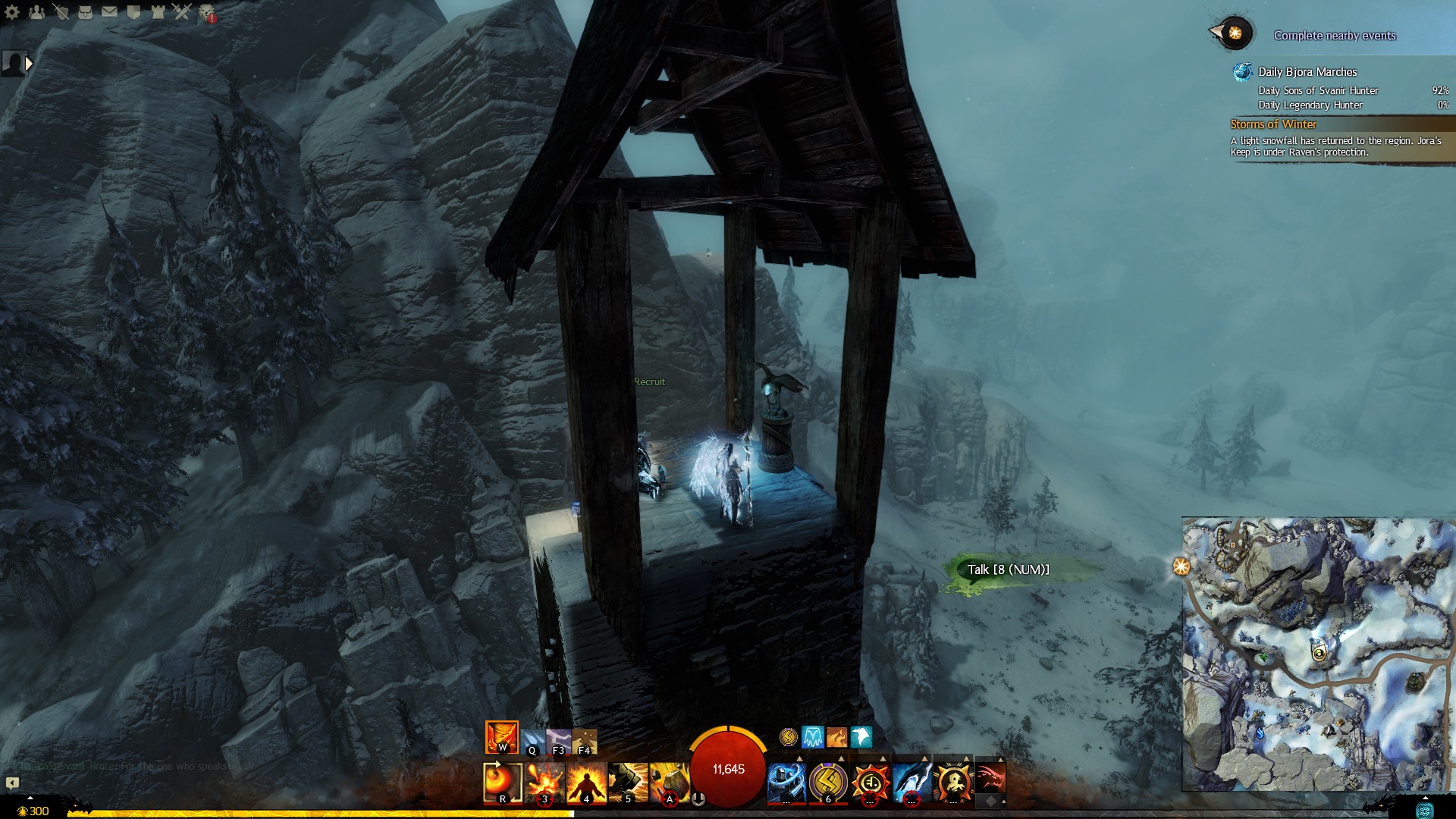1456x819 pixels.
Task: Activate the blue armored healing skill
Action: 786,782
